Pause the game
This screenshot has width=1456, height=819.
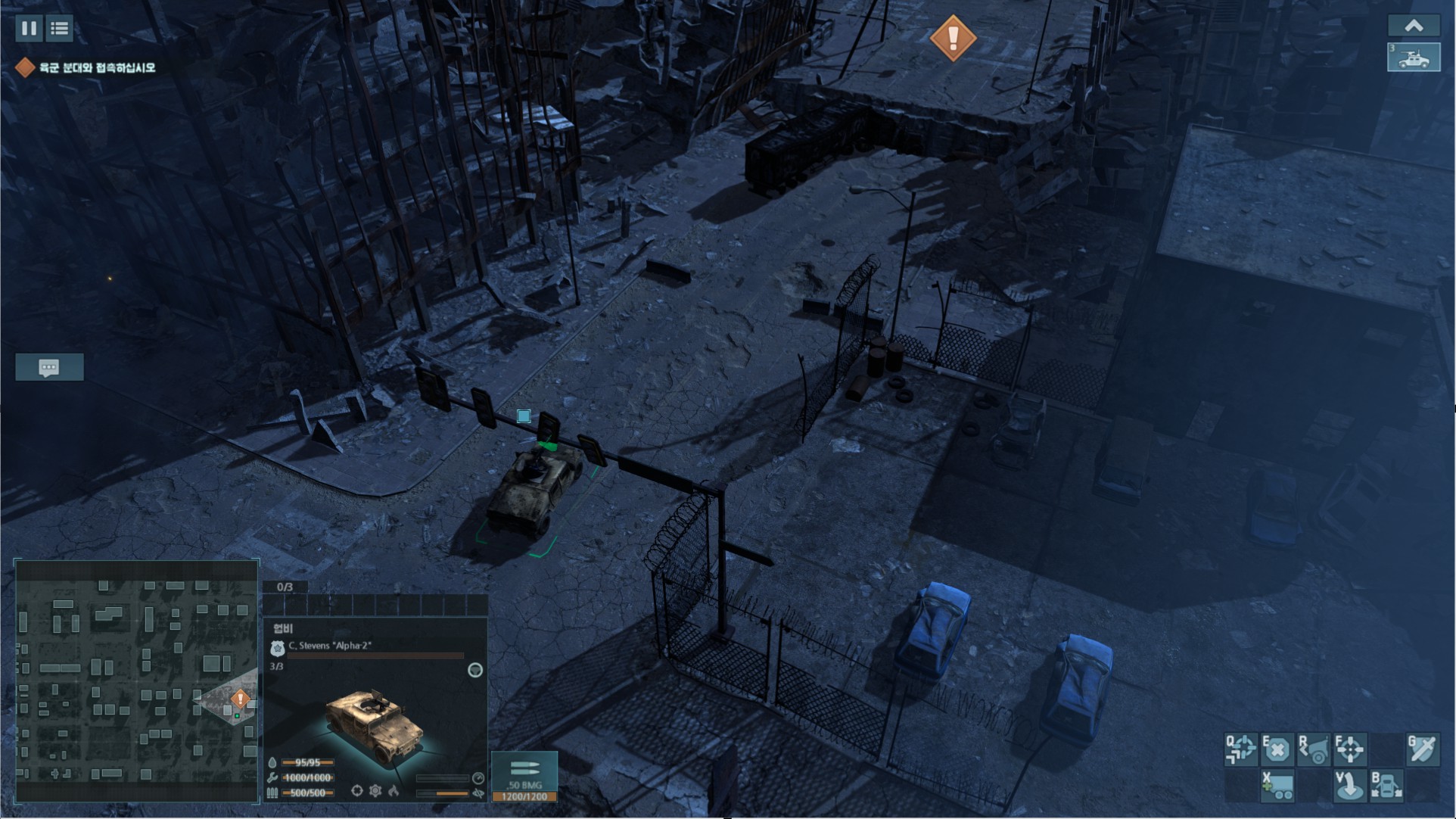pyautogui.click(x=29, y=29)
